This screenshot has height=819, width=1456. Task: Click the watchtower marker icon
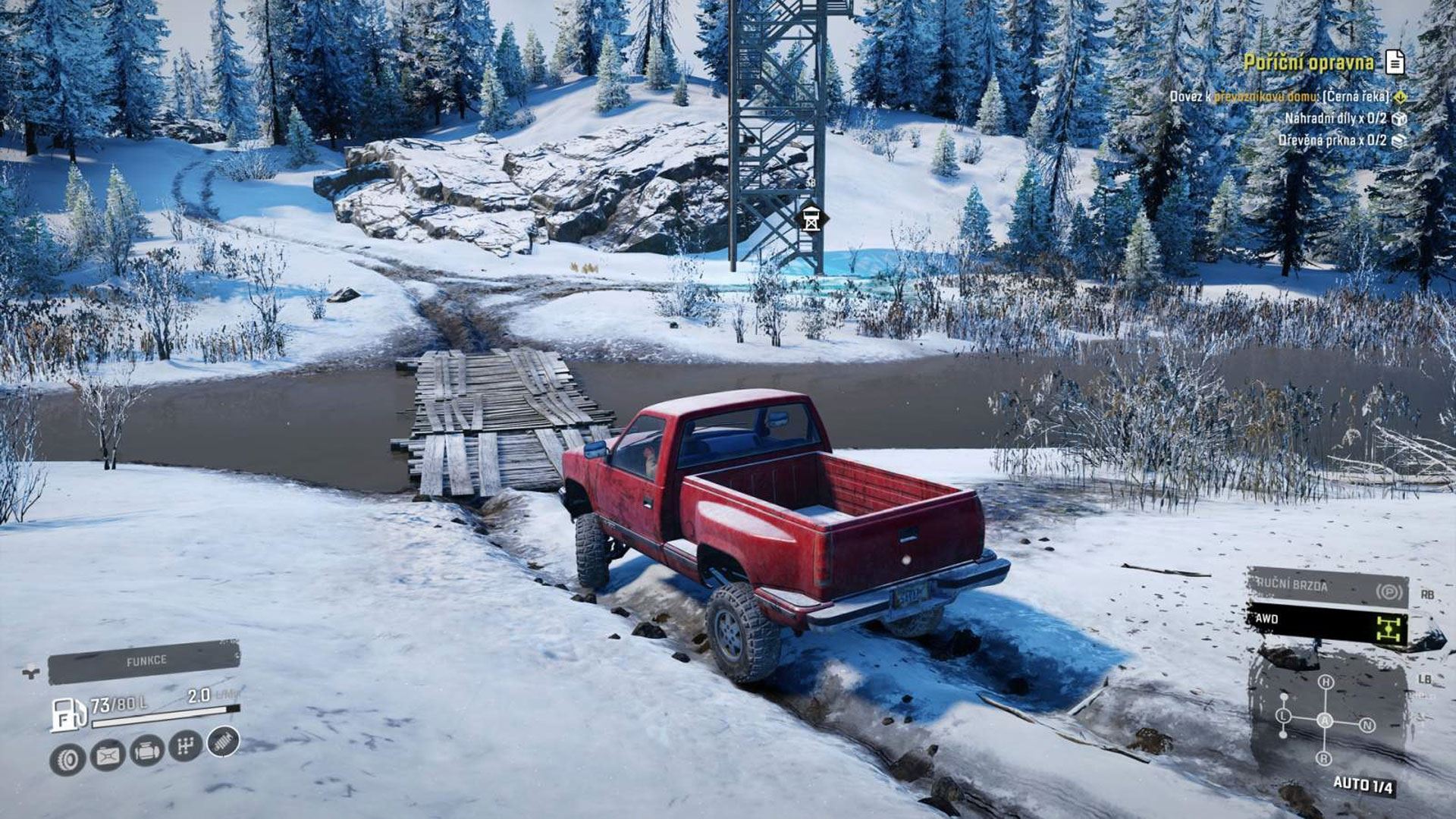[x=811, y=220]
